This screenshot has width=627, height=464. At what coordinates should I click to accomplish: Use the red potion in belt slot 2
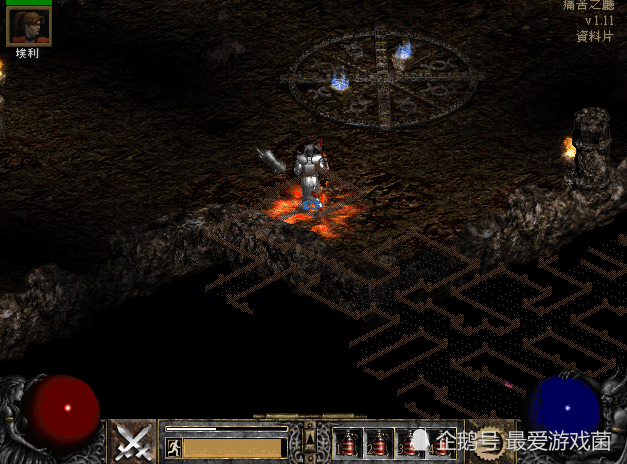(380, 443)
